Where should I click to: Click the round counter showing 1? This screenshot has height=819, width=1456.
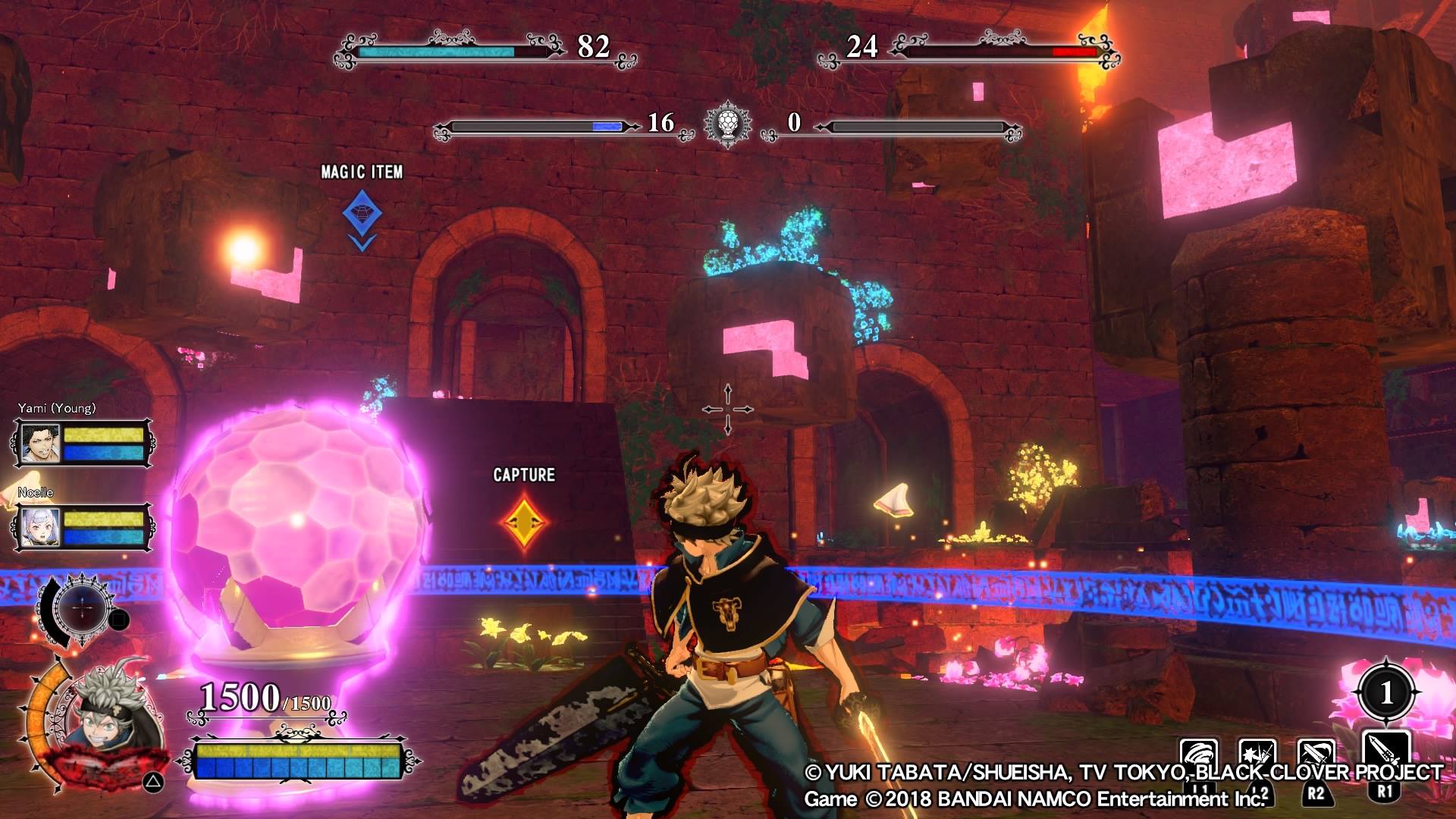[1387, 692]
